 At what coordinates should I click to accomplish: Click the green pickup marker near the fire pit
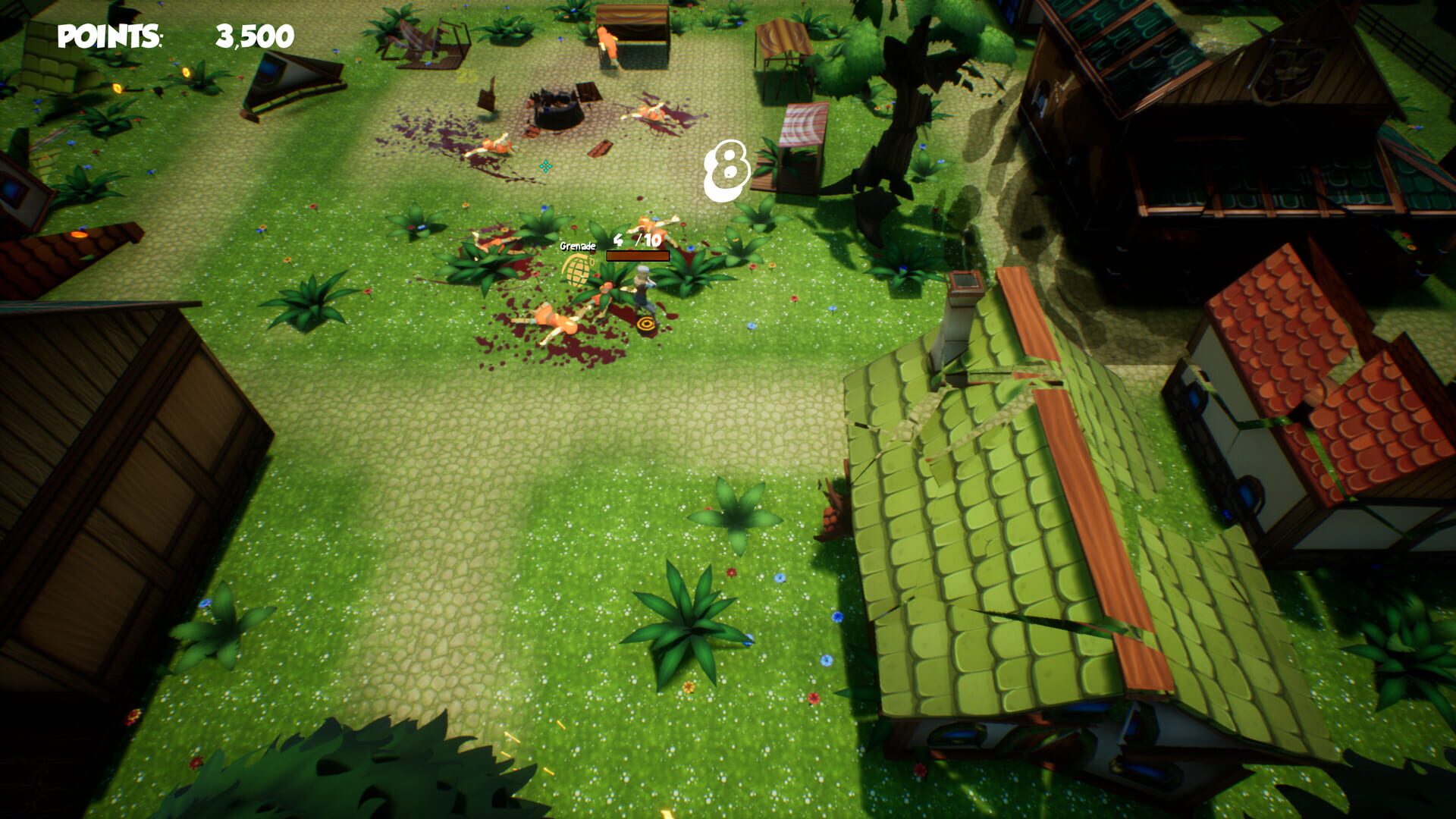click(544, 168)
